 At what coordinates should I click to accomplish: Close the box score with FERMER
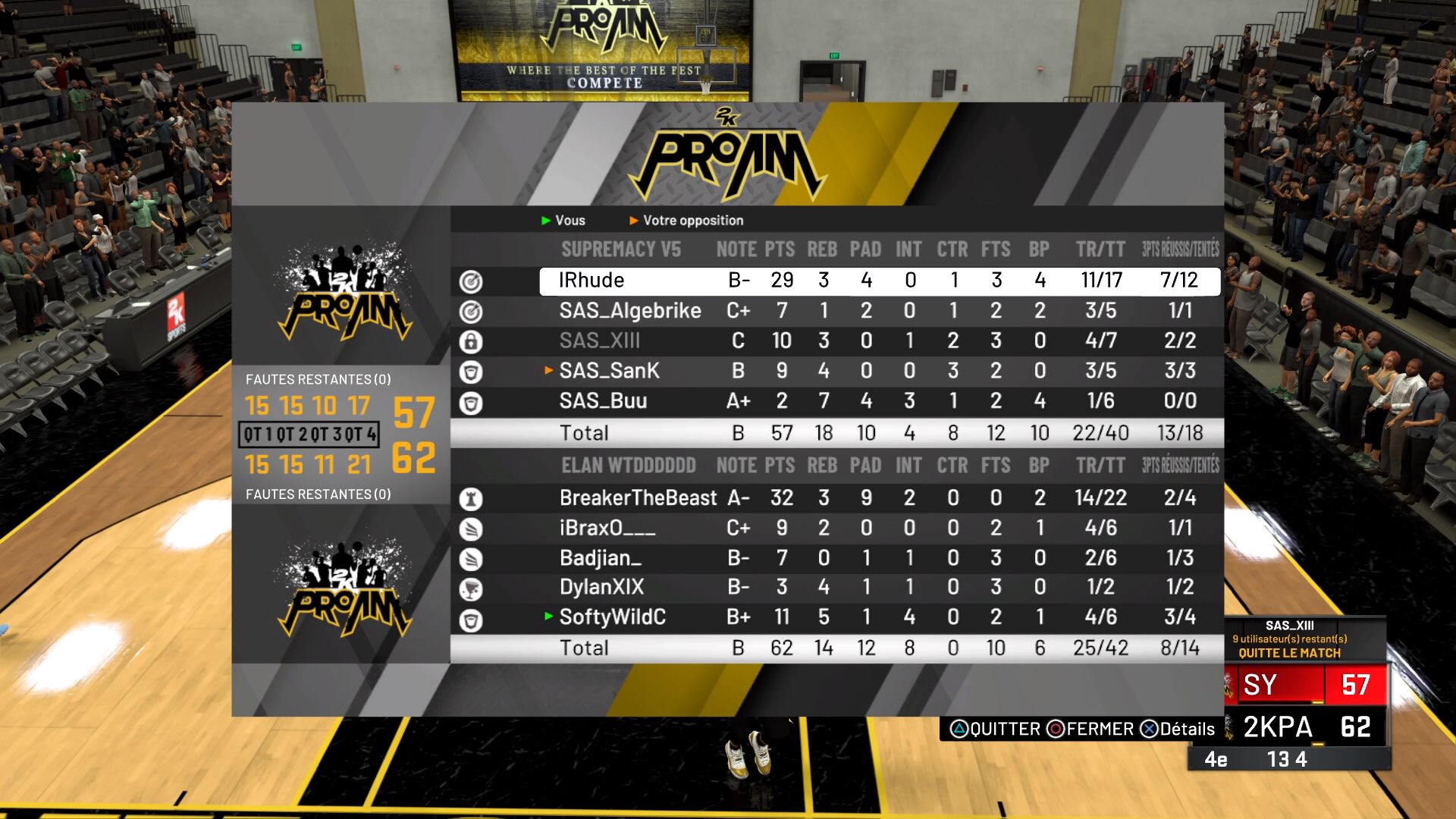pyautogui.click(x=1090, y=730)
